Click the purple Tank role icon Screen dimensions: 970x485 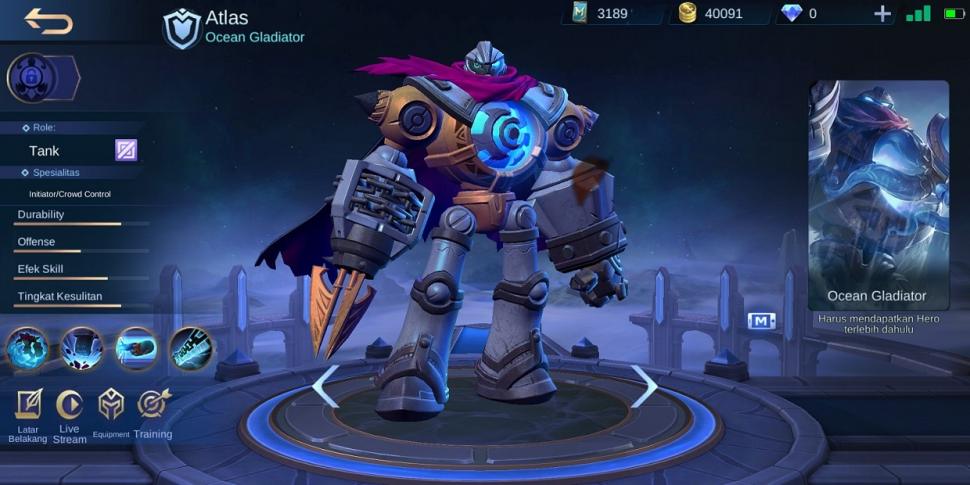(125, 150)
